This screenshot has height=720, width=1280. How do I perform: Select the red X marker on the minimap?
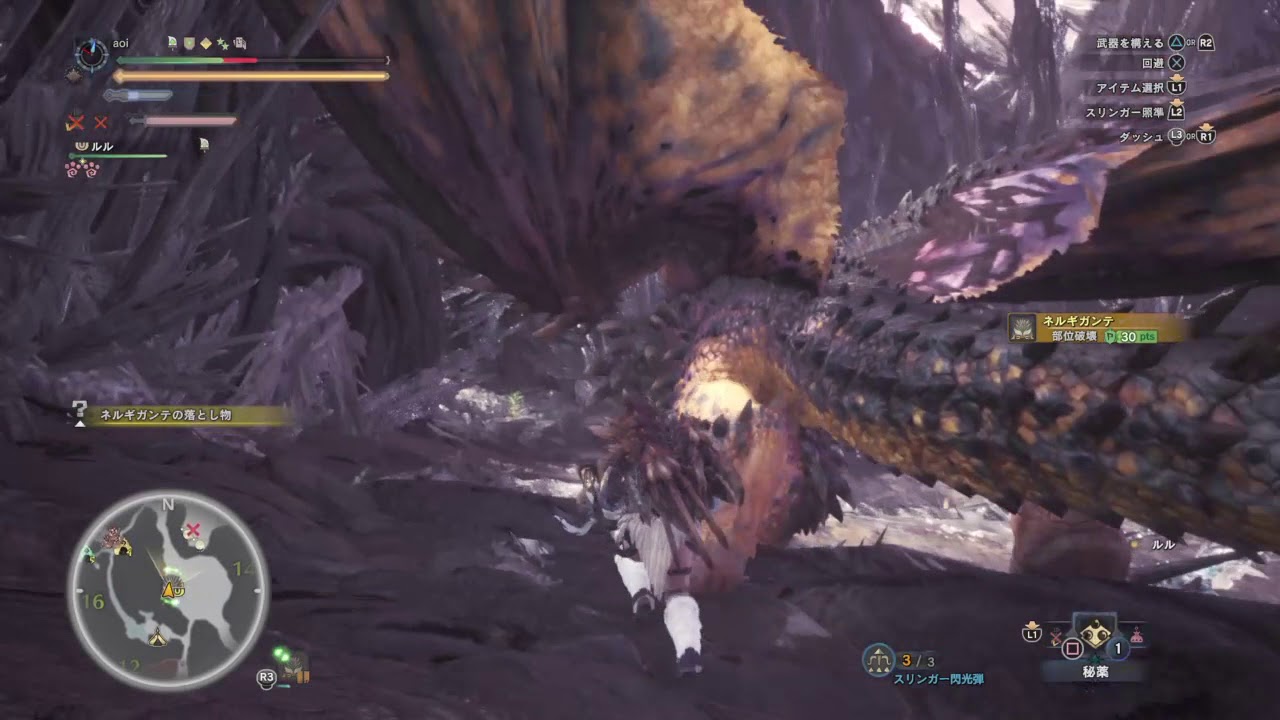(194, 528)
